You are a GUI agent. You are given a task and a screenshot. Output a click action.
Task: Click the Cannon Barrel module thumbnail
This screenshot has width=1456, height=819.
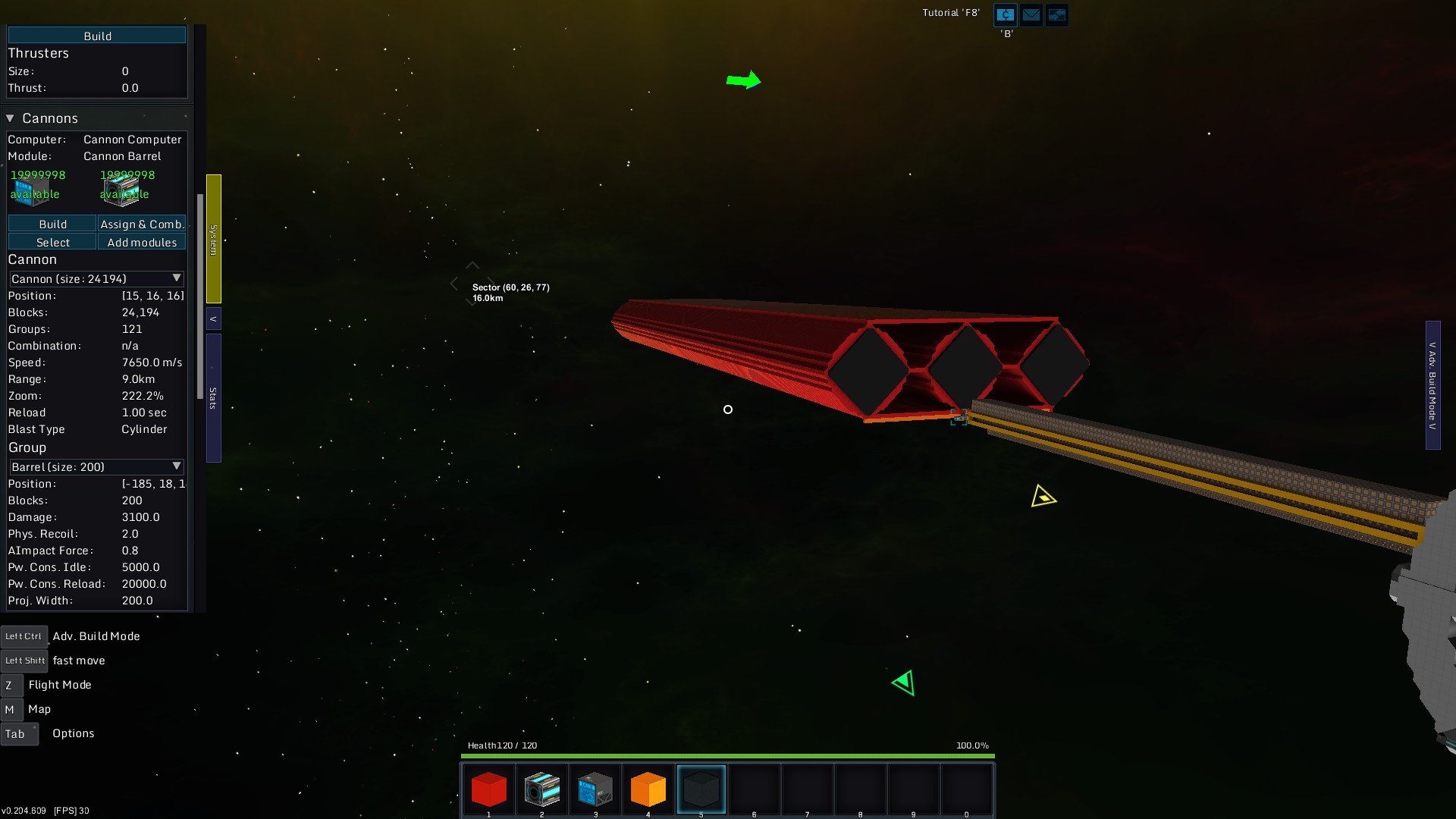pyautogui.click(x=123, y=191)
